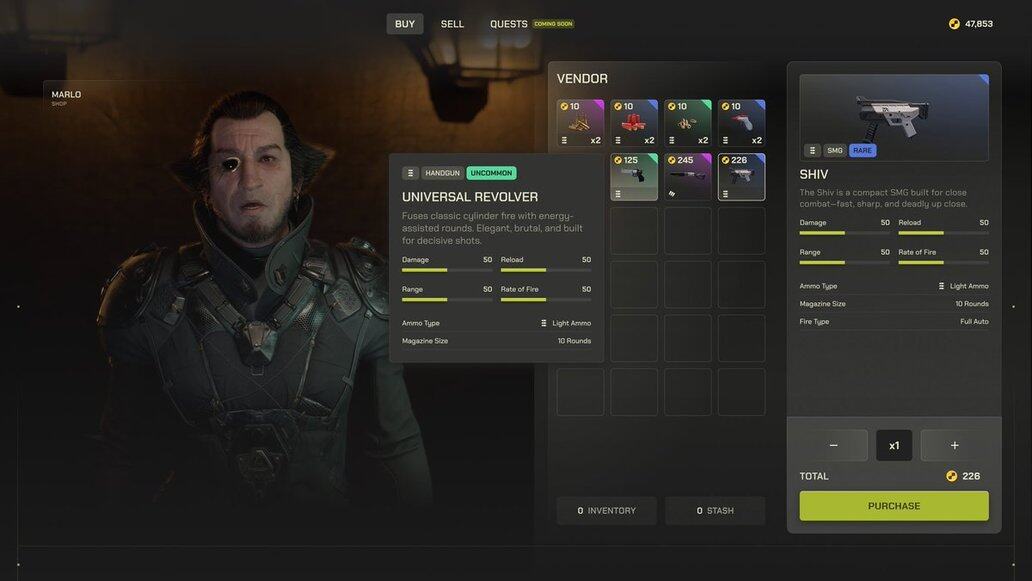
Task: Open the Inventory section
Action: click(607, 511)
